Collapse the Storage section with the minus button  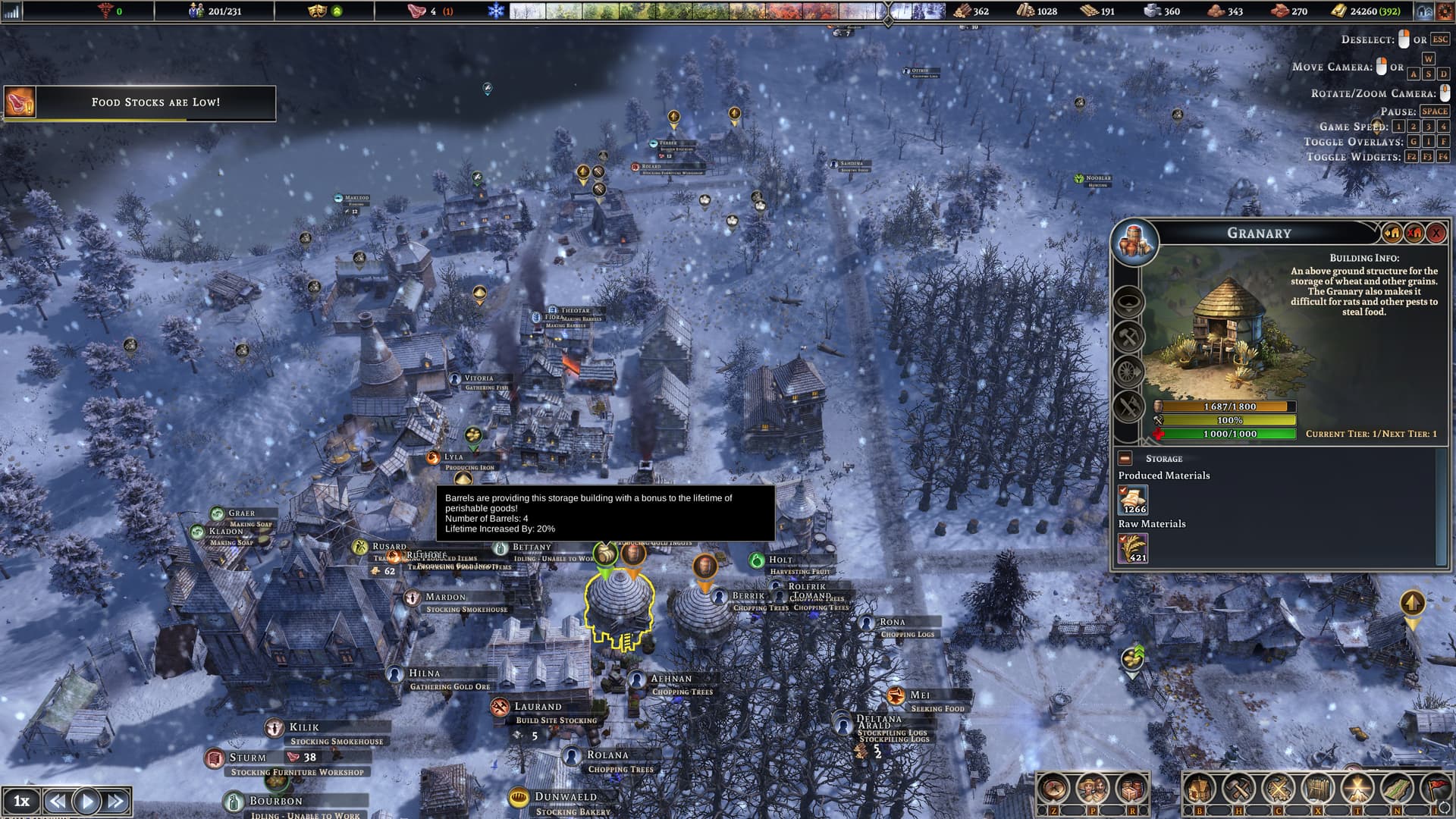[1125, 459]
